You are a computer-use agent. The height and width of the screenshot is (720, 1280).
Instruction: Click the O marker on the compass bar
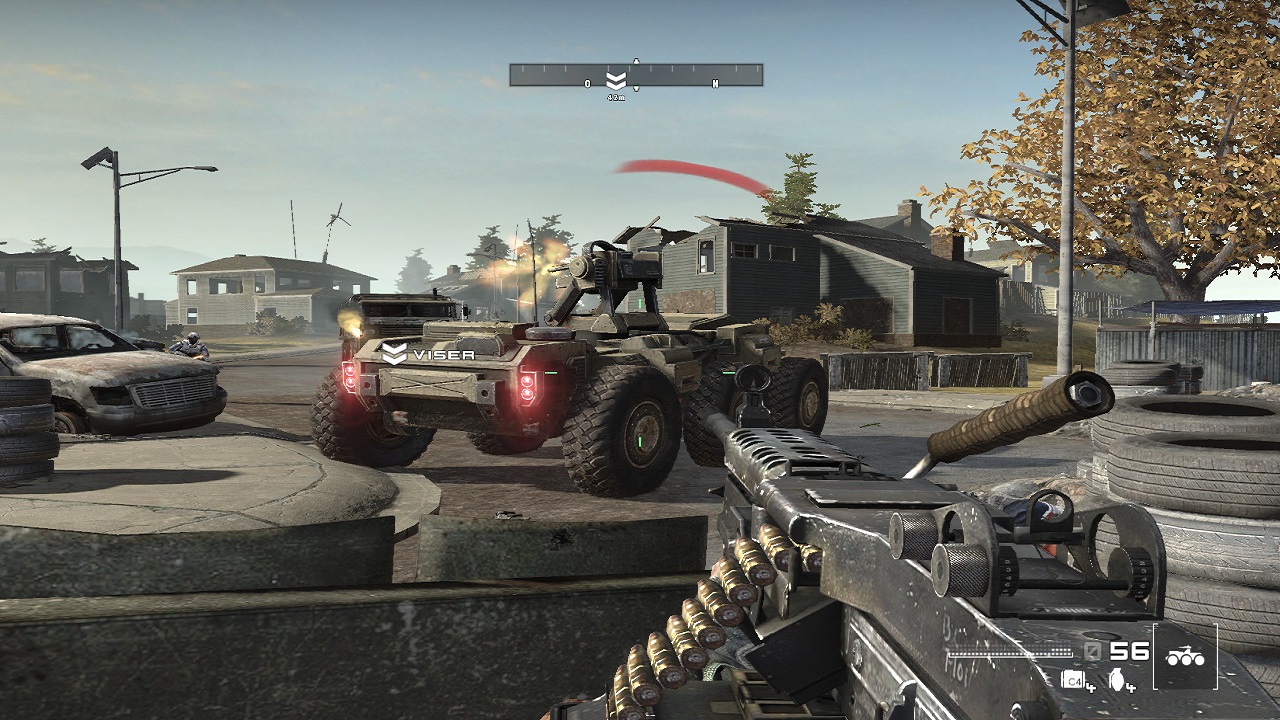(x=587, y=83)
